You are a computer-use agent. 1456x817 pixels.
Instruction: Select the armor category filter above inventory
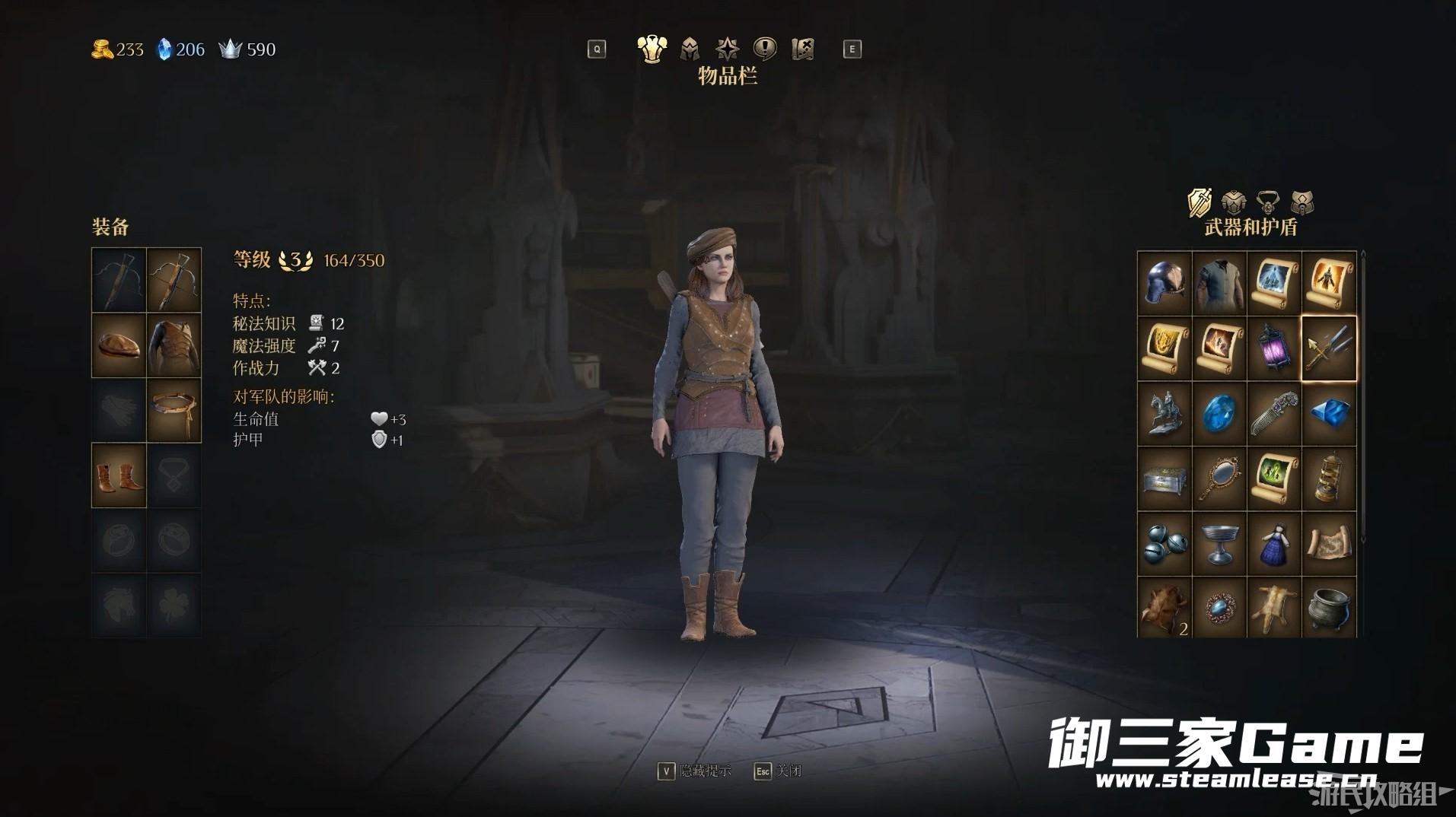(x=1233, y=202)
